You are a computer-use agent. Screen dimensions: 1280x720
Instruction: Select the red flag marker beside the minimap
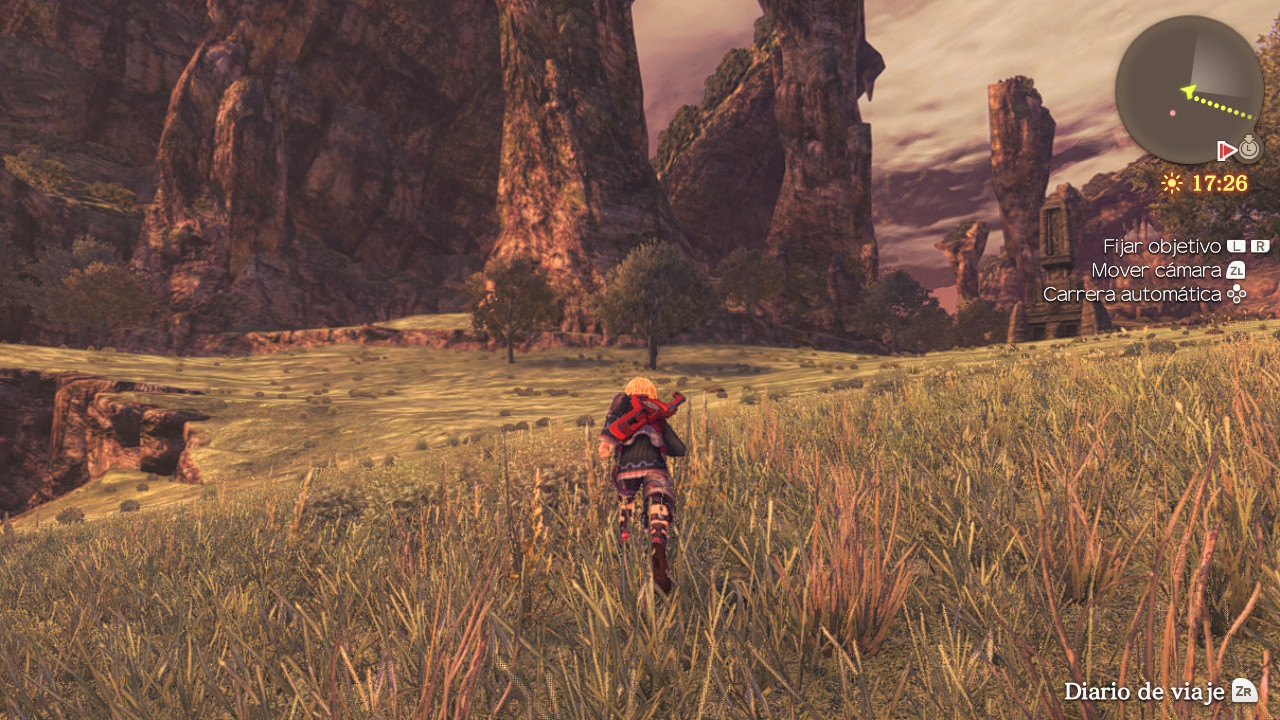[1226, 151]
